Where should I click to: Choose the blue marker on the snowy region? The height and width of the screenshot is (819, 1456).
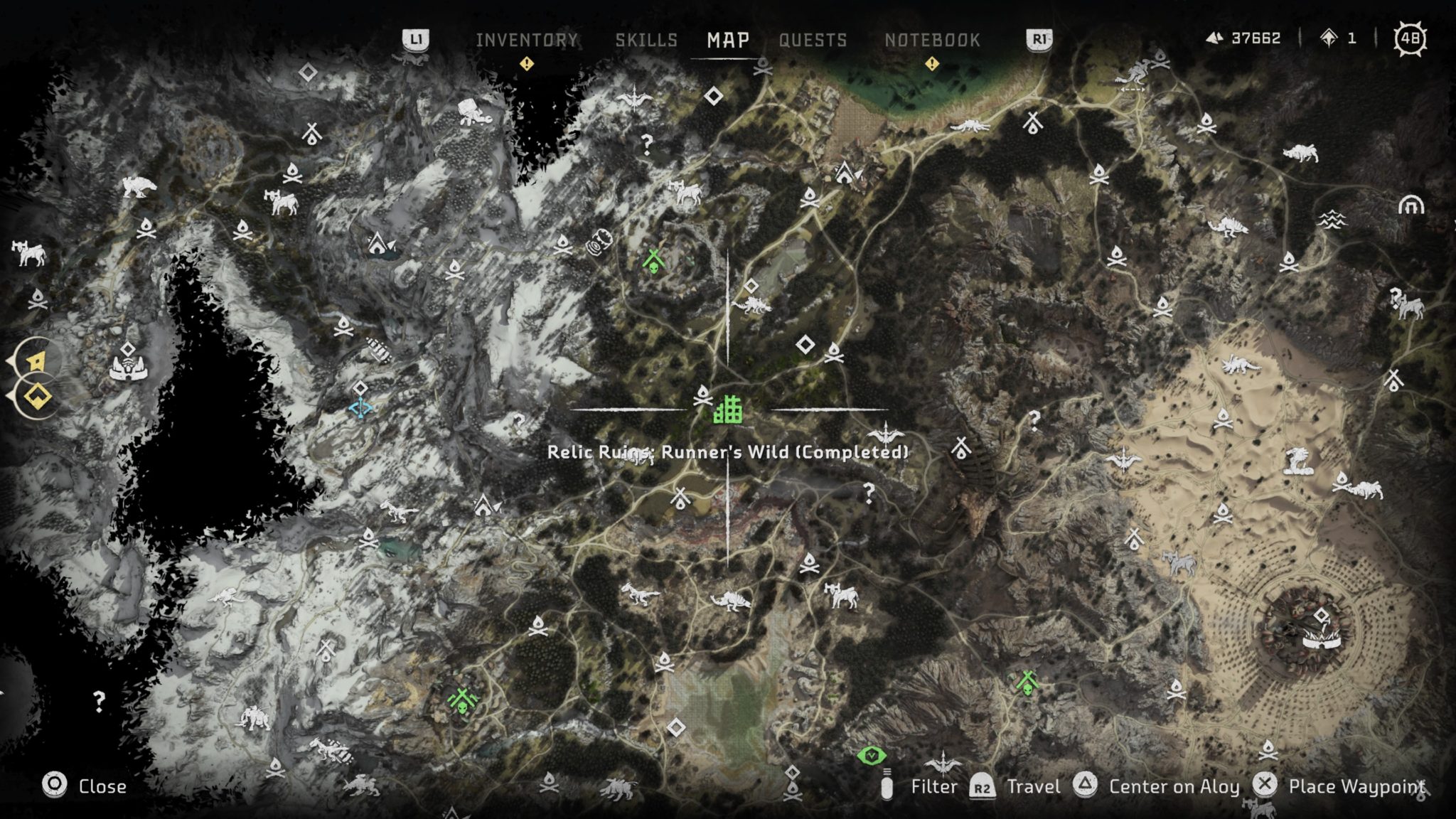[360, 409]
